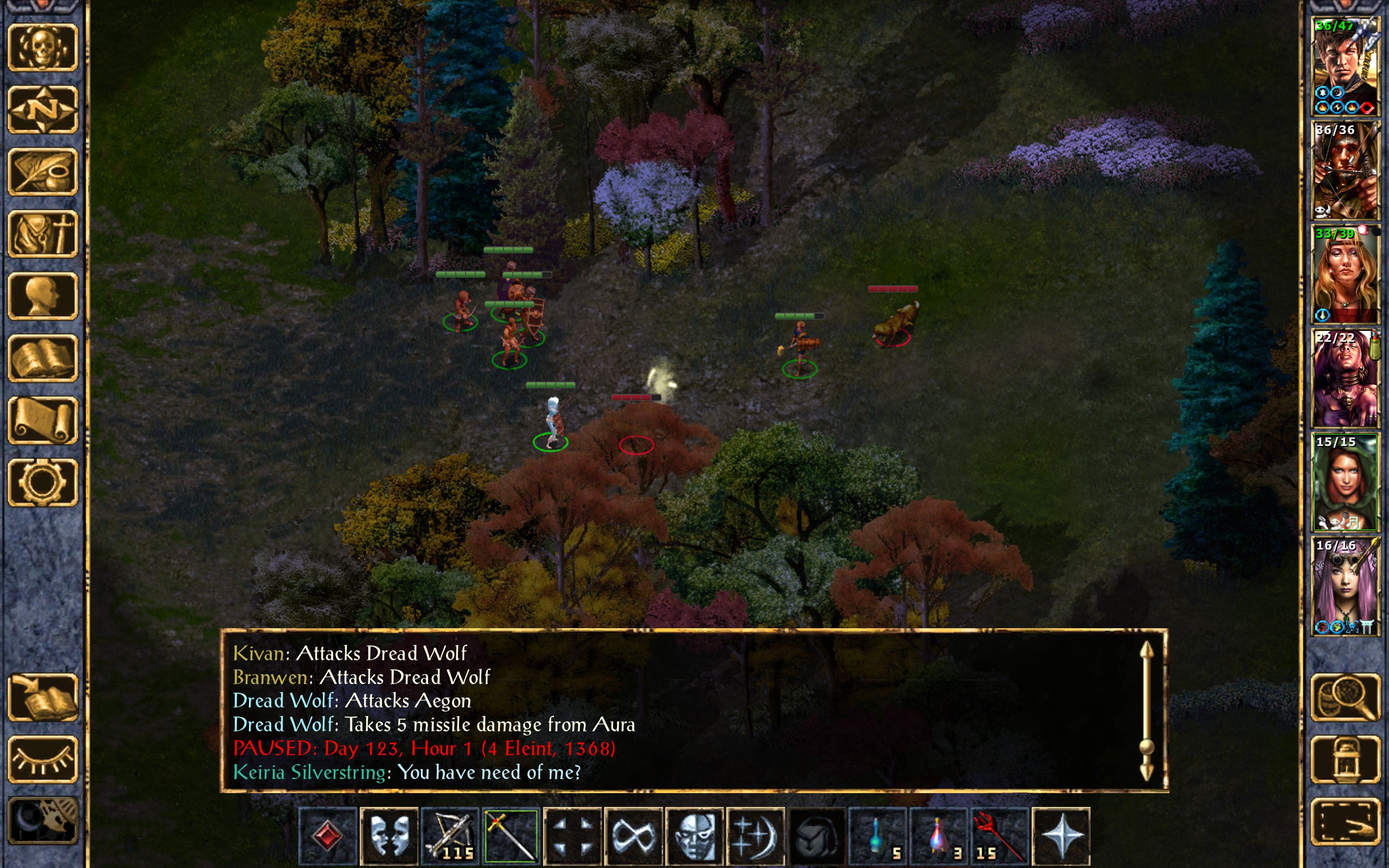Open the quill and inkwell journal
1389x868 pixels.
tap(42, 171)
